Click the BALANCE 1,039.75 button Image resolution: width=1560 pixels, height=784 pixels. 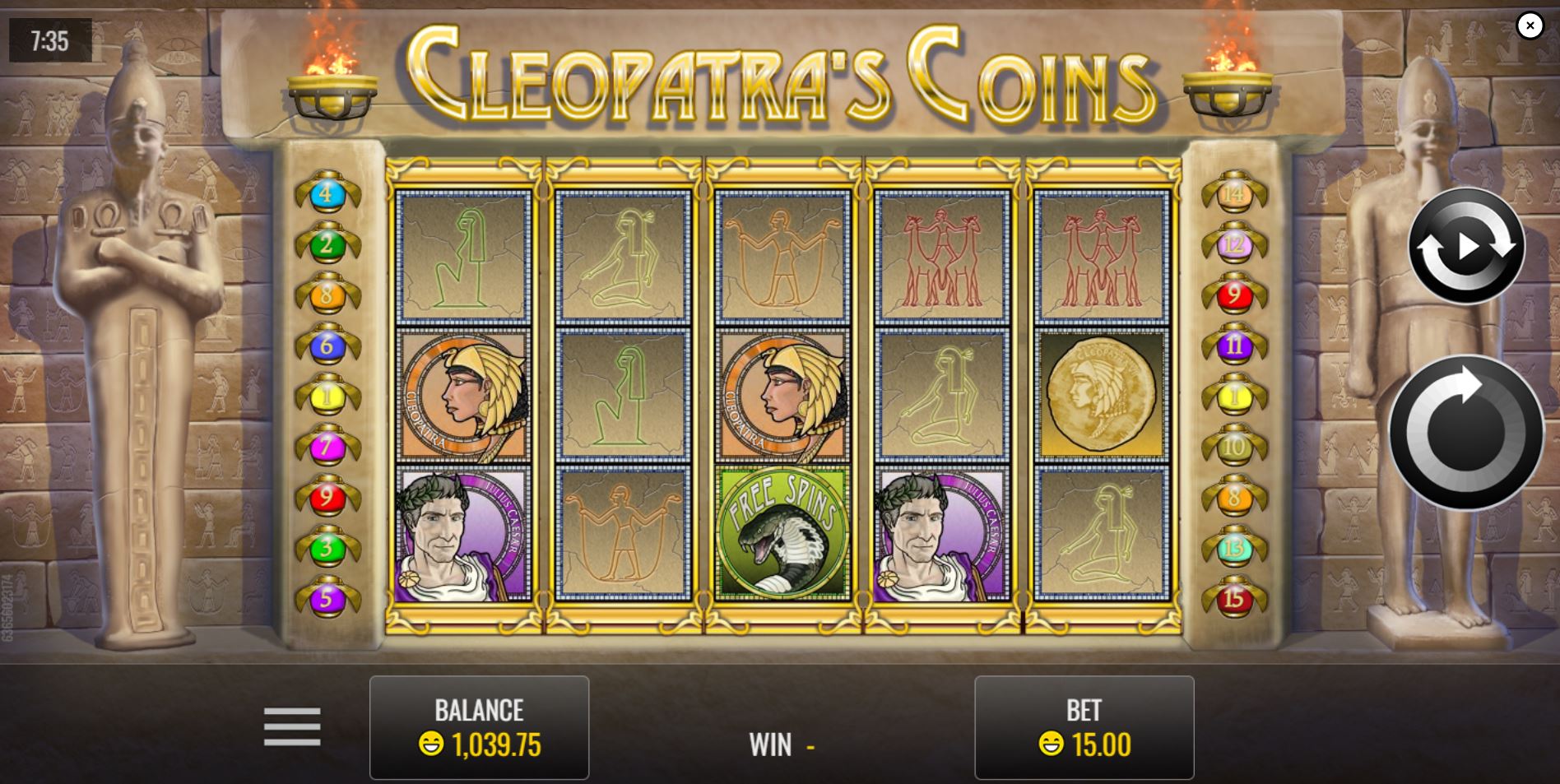[x=480, y=727]
